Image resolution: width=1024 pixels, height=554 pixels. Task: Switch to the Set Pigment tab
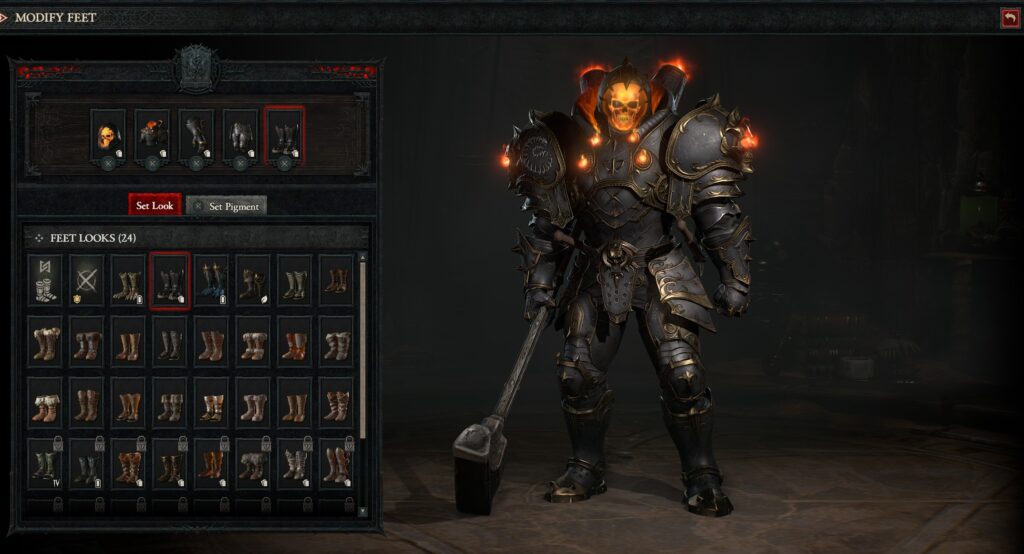tap(226, 205)
